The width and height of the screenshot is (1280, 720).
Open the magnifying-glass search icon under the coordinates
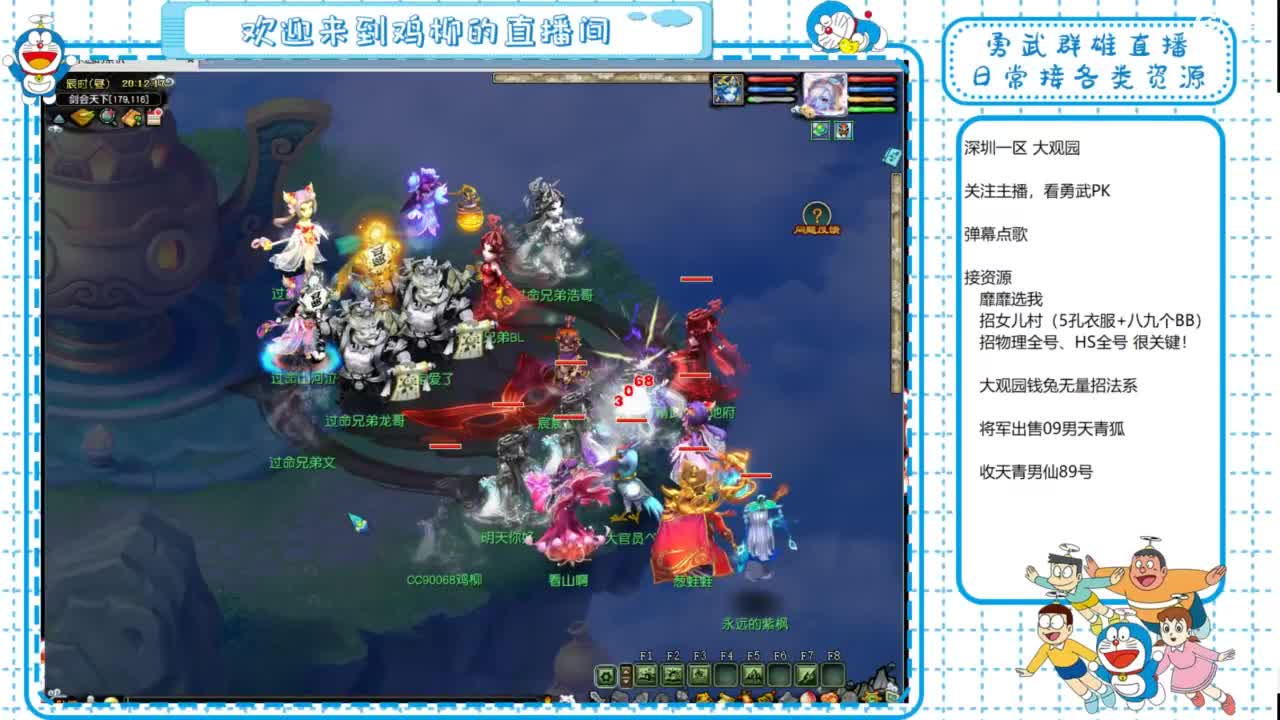point(106,117)
